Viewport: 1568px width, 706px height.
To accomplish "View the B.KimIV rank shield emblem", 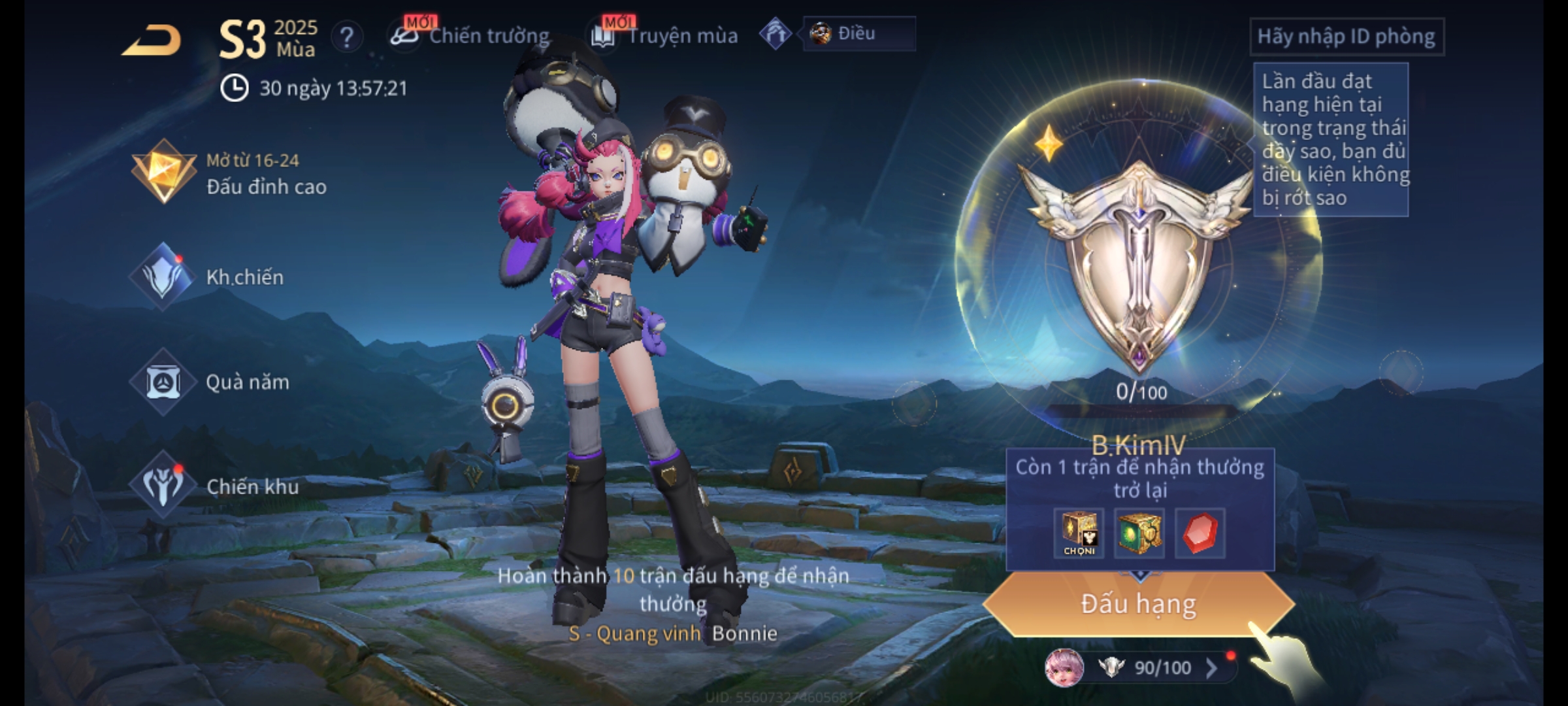I will tap(1138, 261).
